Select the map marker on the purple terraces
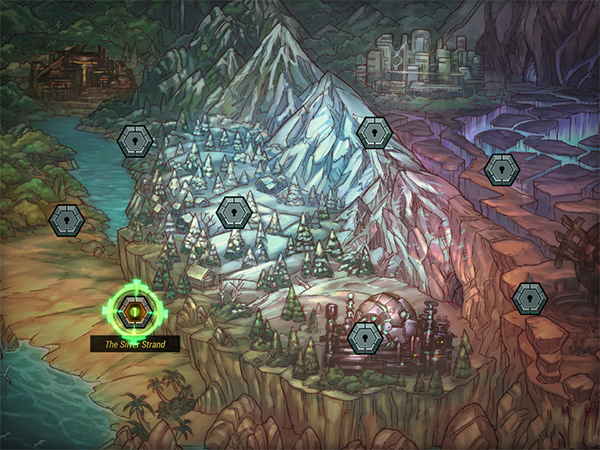Image resolution: width=600 pixels, height=450 pixels. (500, 169)
